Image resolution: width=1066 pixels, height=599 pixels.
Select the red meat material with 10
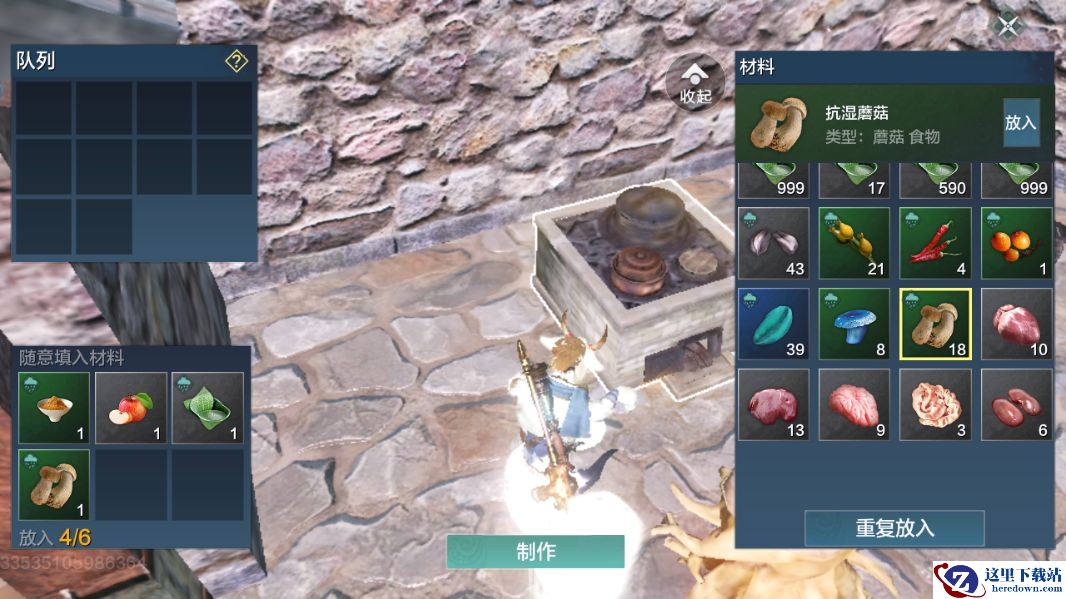click(1016, 324)
